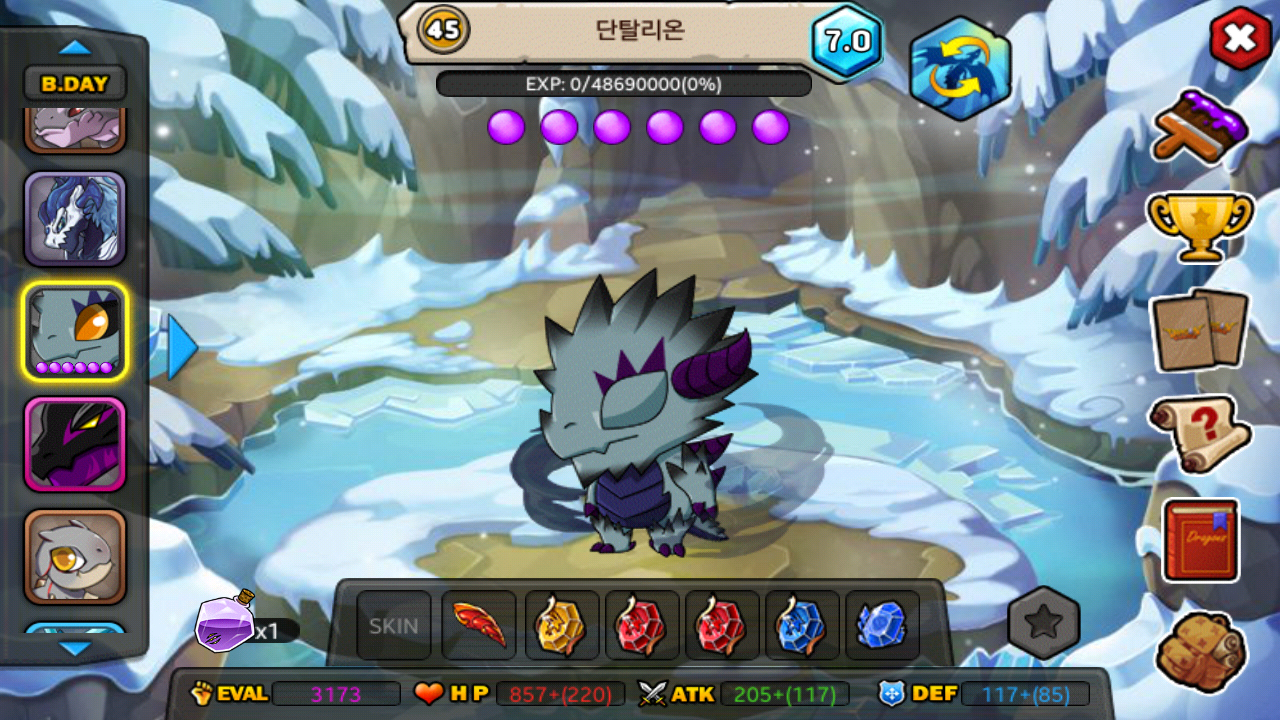
Task: Select the red feather item slot
Action: [479, 626]
